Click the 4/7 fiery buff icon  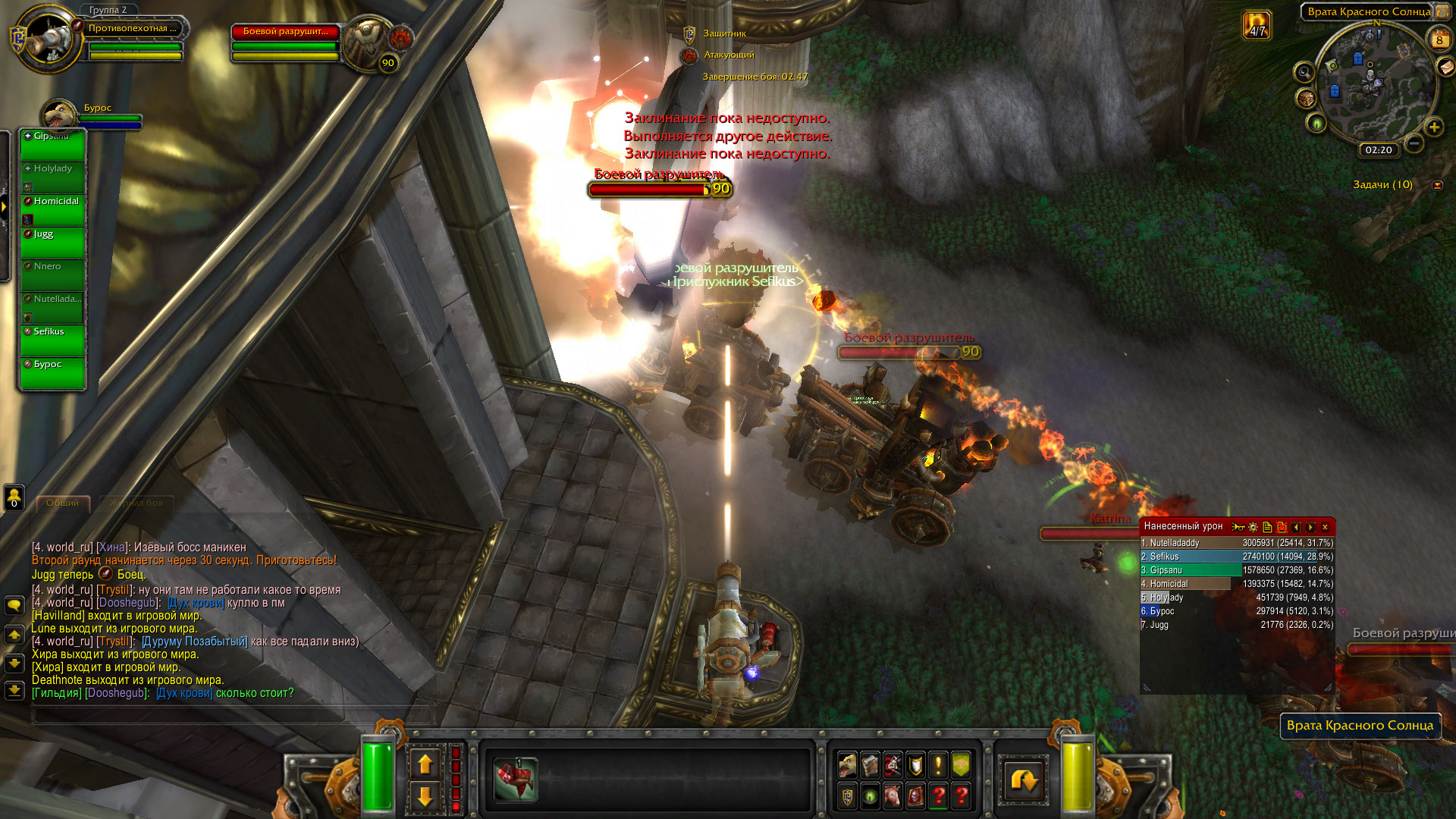[x=1257, y=25]
